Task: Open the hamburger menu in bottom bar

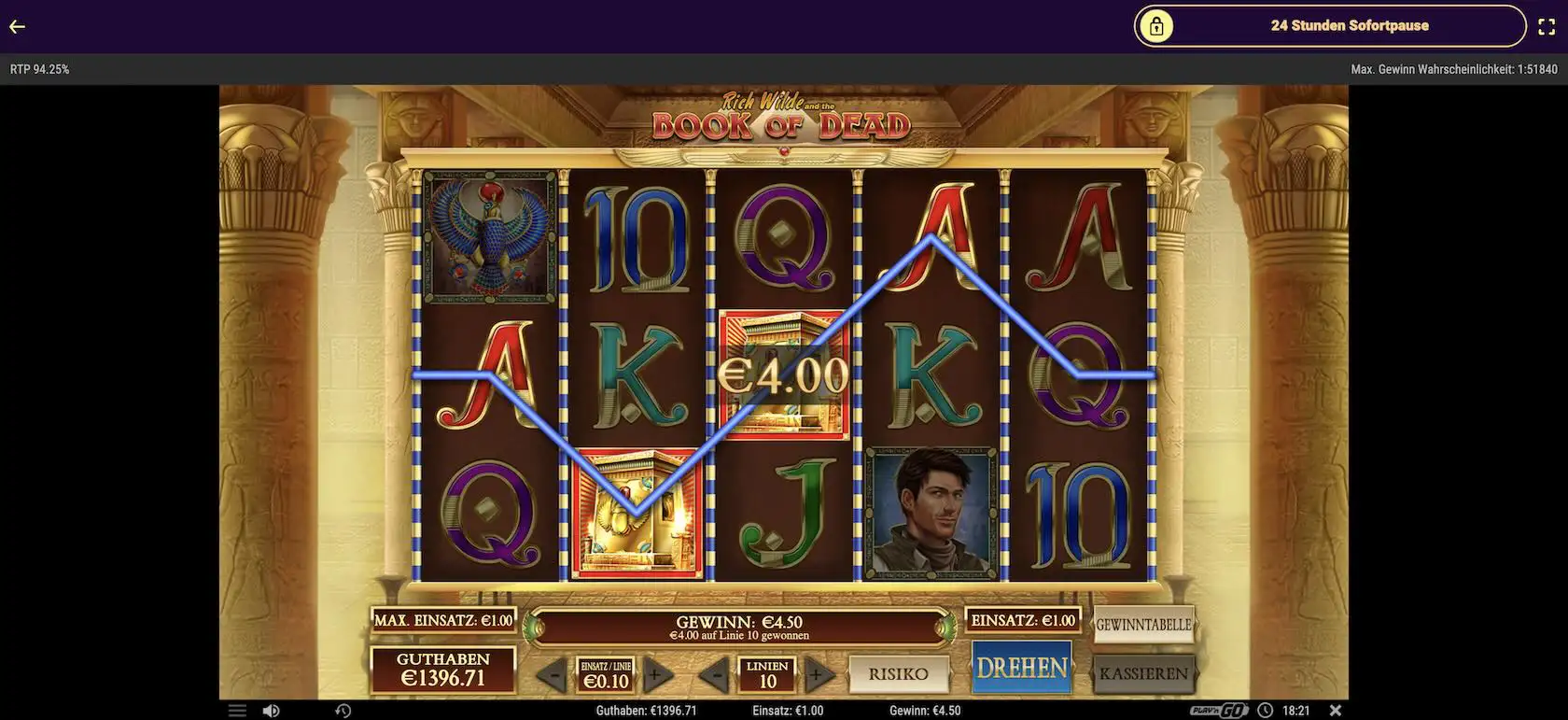Action: [236, 710]
